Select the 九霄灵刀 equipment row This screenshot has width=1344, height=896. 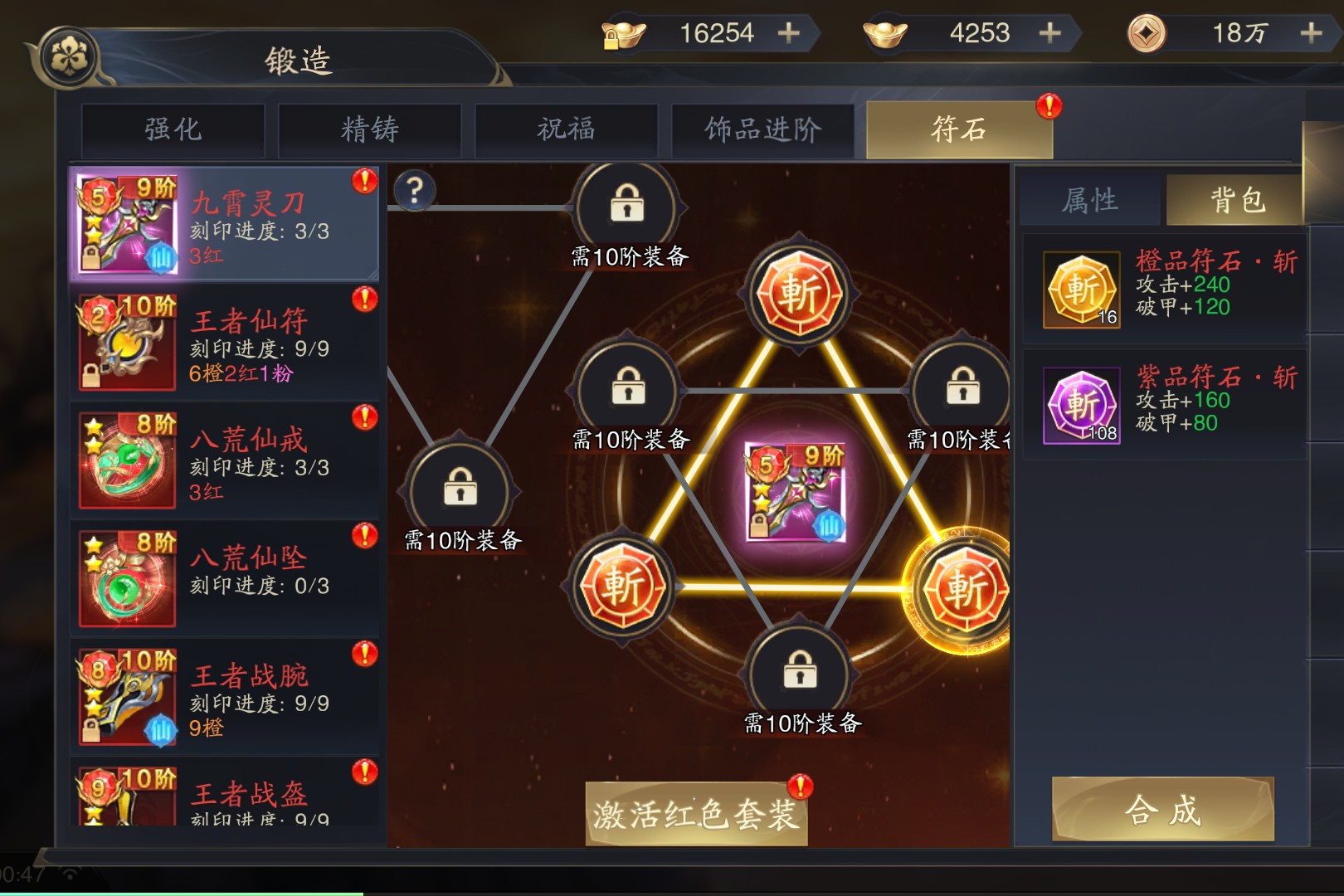coord(224,224)
